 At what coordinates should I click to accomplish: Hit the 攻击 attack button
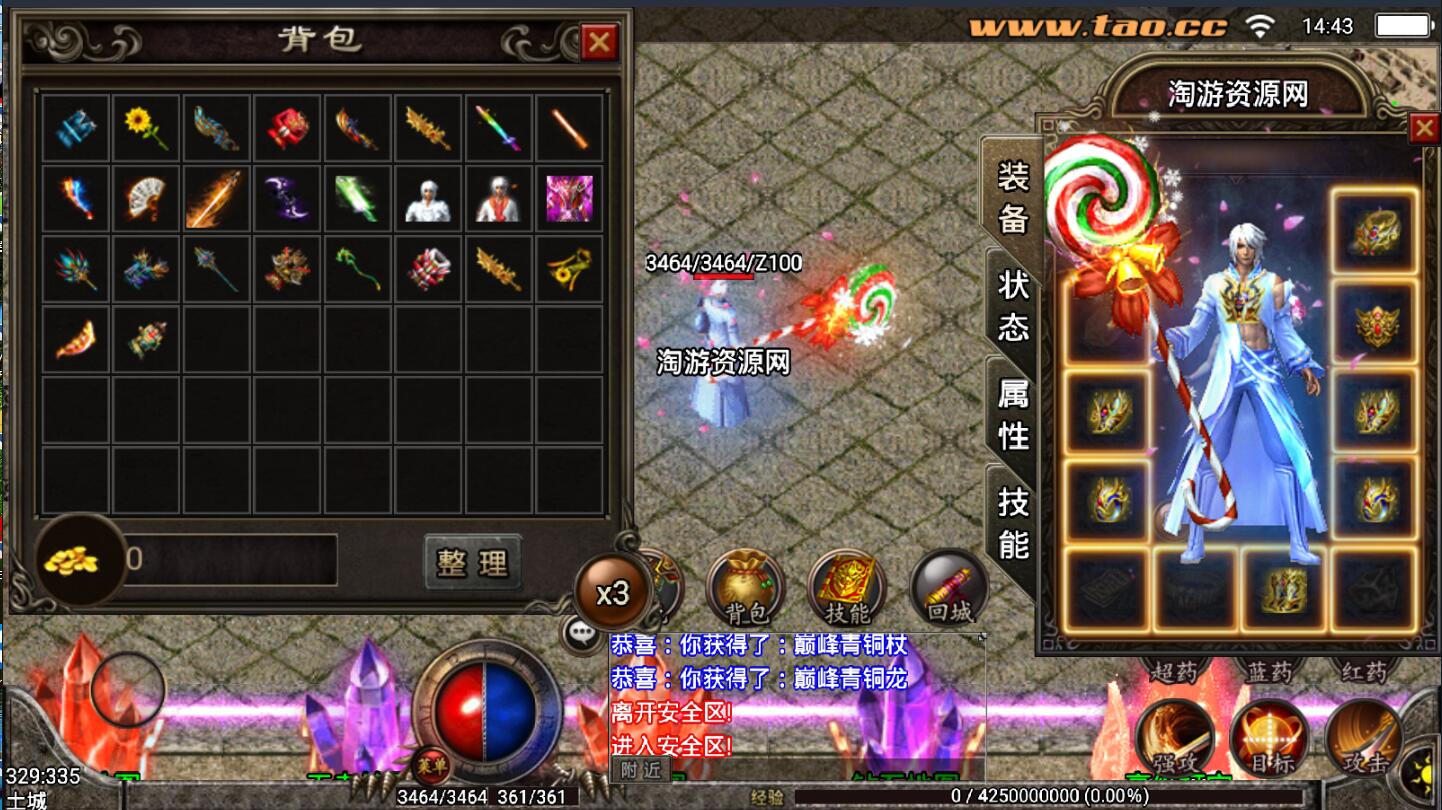(1364, 740)
